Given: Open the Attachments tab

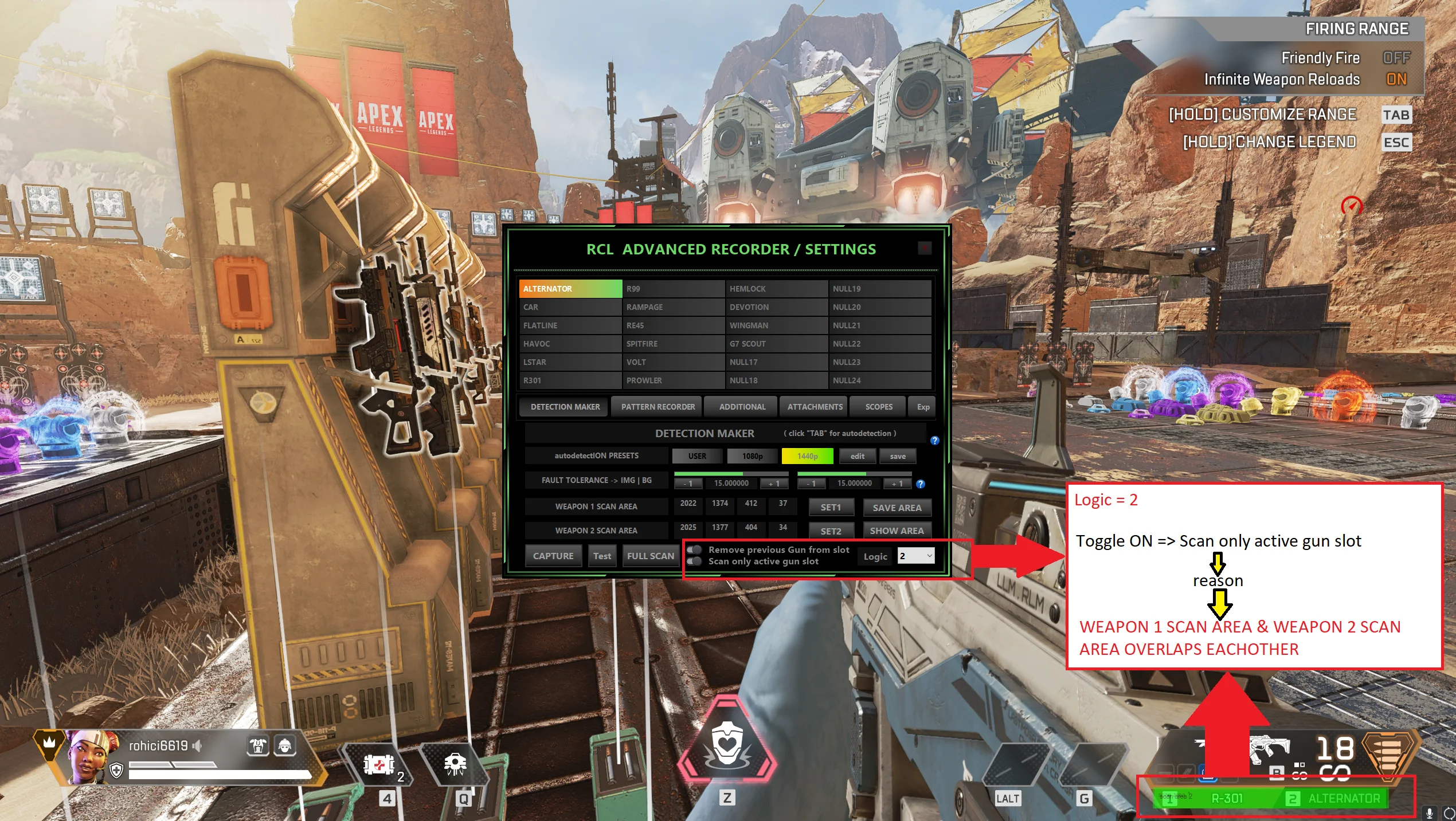Looking at the screenshot, I should (815, 407).
